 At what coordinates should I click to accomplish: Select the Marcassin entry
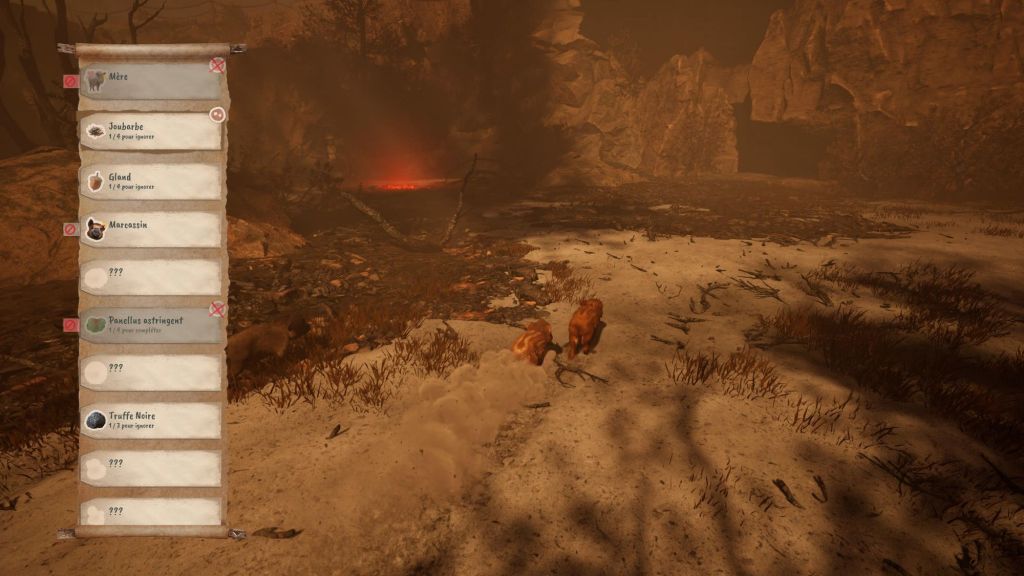coord(150,229)
